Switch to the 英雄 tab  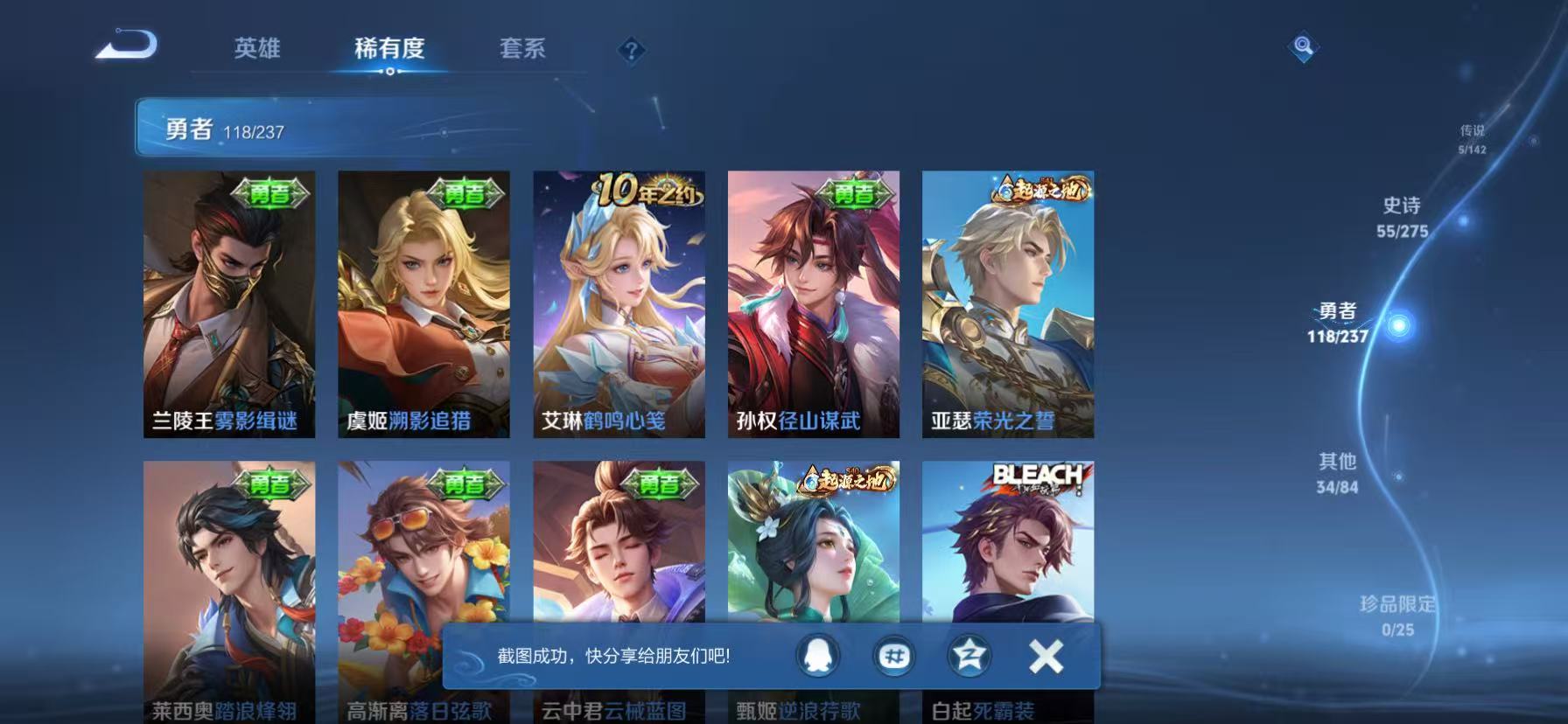click(x=257, y=49)
